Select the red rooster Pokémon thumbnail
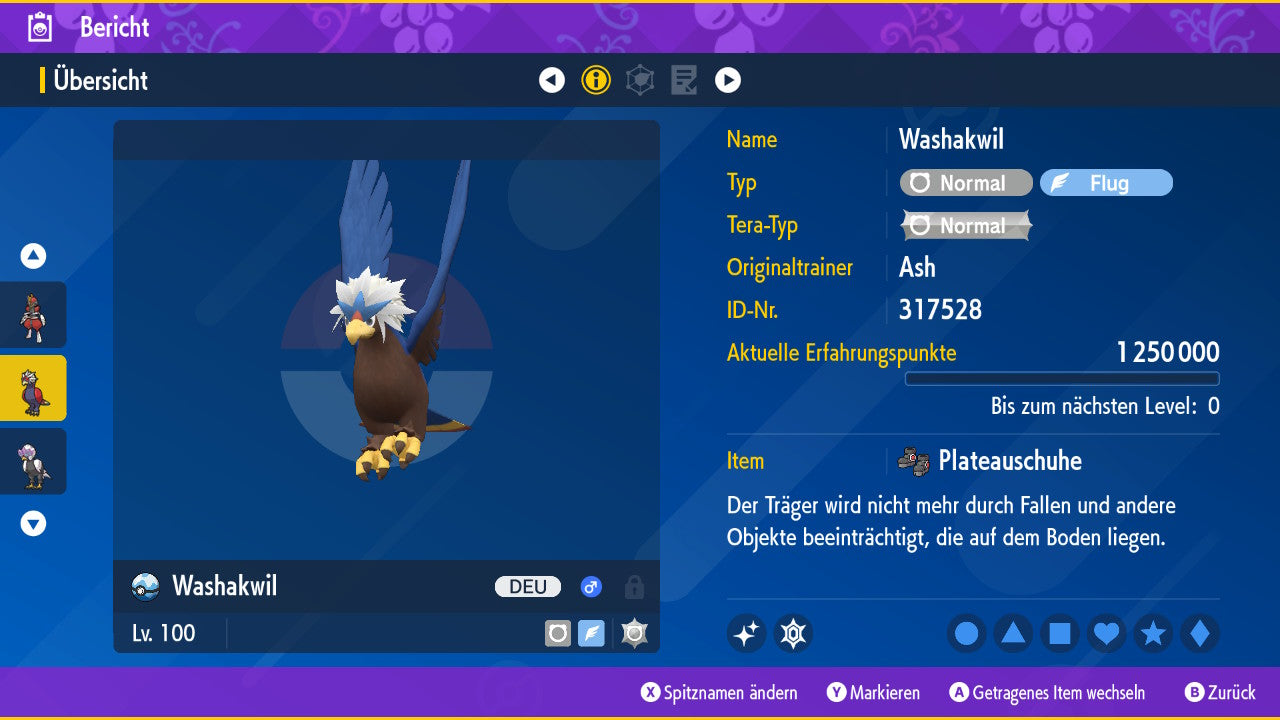Image resolution: width=1280 pixels, height=720 pixels. [x=33, y=315]
